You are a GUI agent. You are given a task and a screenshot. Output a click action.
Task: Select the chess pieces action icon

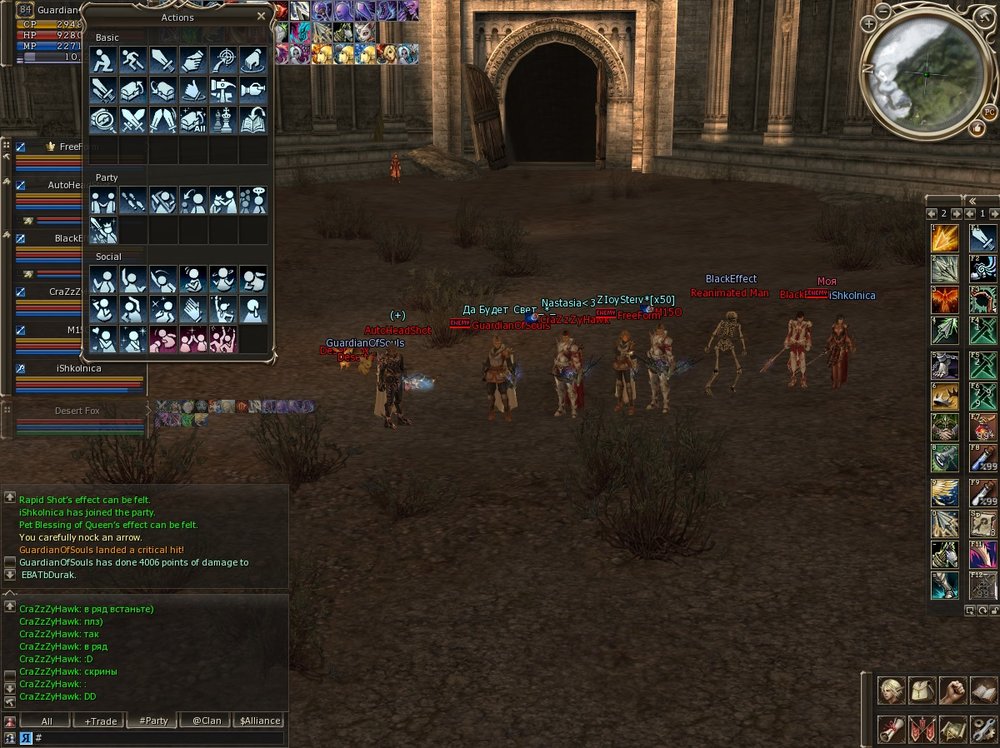coord(223,120)
